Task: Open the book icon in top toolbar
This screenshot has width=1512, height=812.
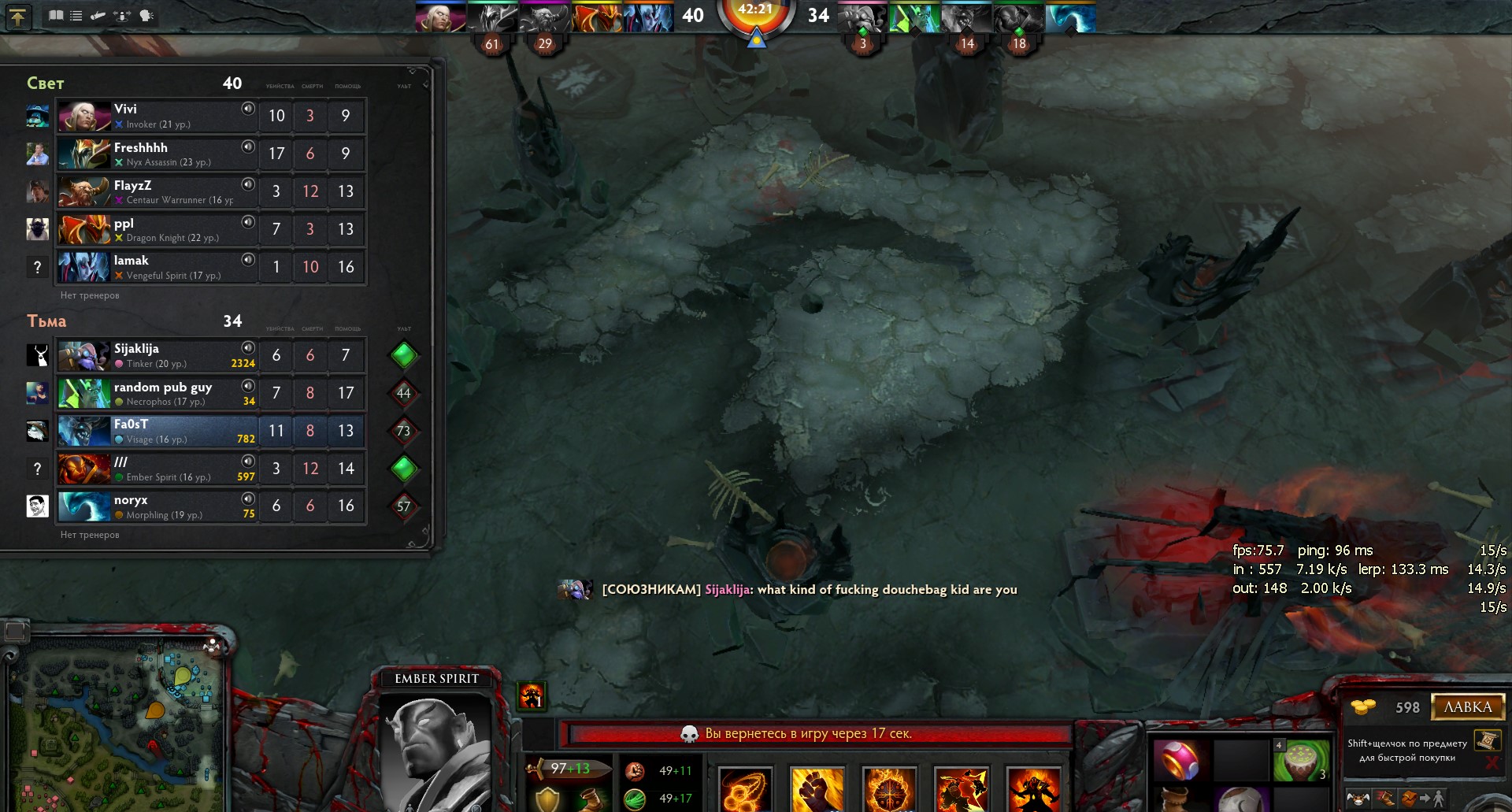Action: [x=56, y=16]
